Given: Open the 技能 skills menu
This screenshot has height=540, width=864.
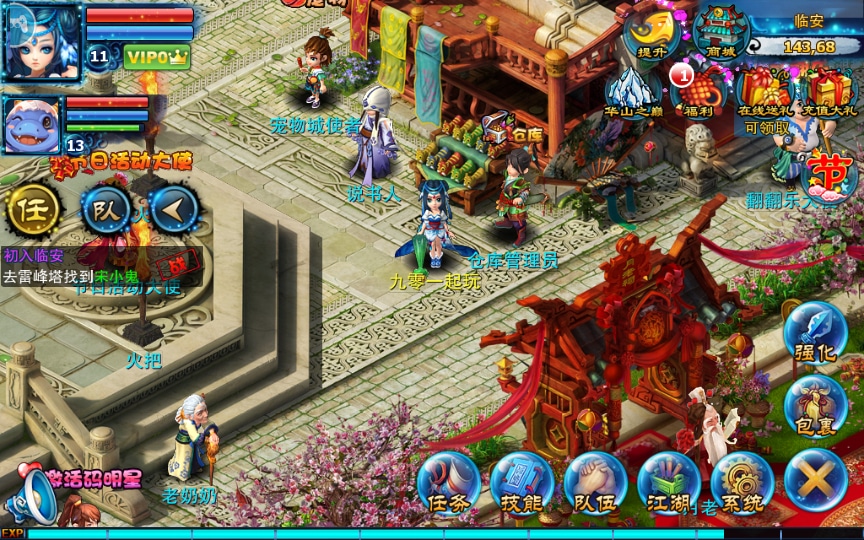Looking at the screenshot, I should point(521,482).
